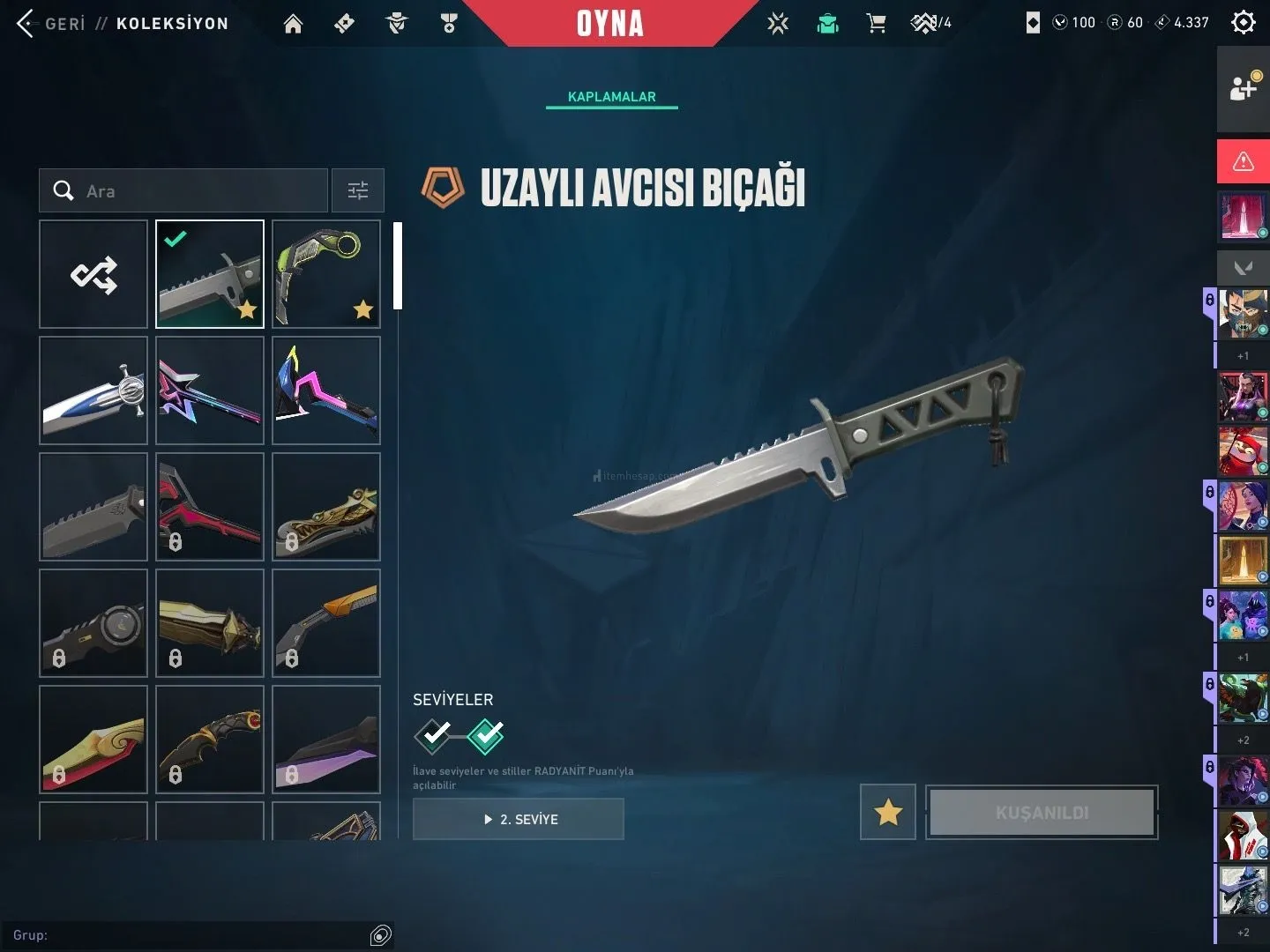
Task: Select the silver and blue sword skin
Action: click(x=93, y=390)
